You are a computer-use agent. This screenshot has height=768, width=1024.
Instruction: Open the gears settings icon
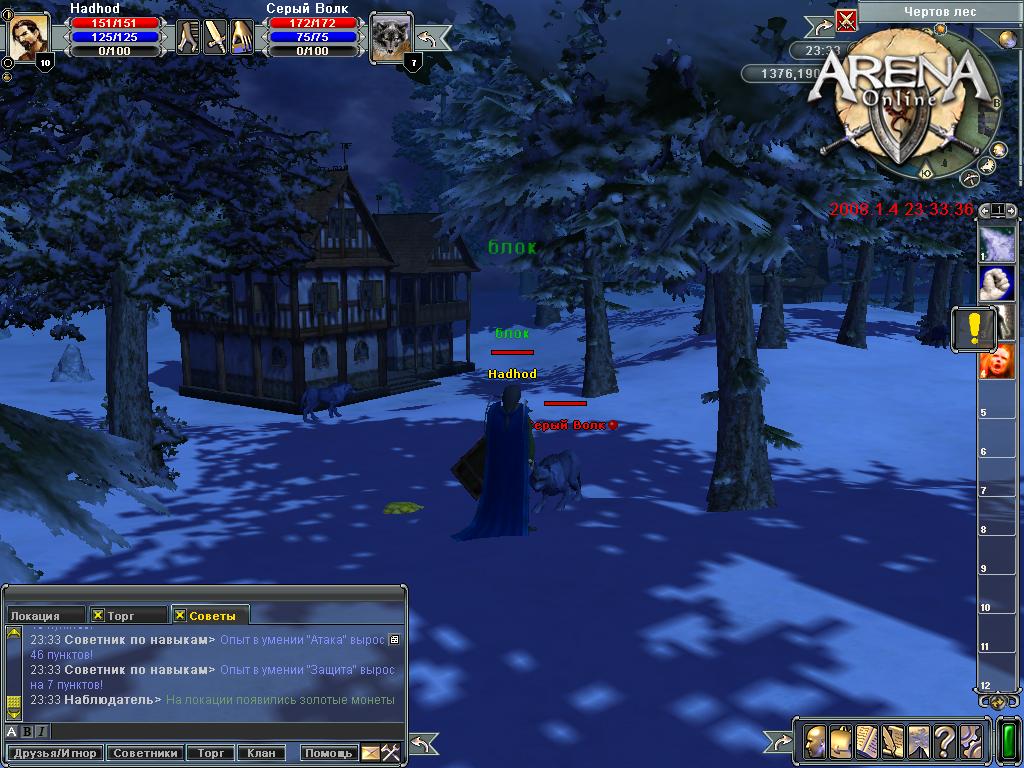(970, 742)
